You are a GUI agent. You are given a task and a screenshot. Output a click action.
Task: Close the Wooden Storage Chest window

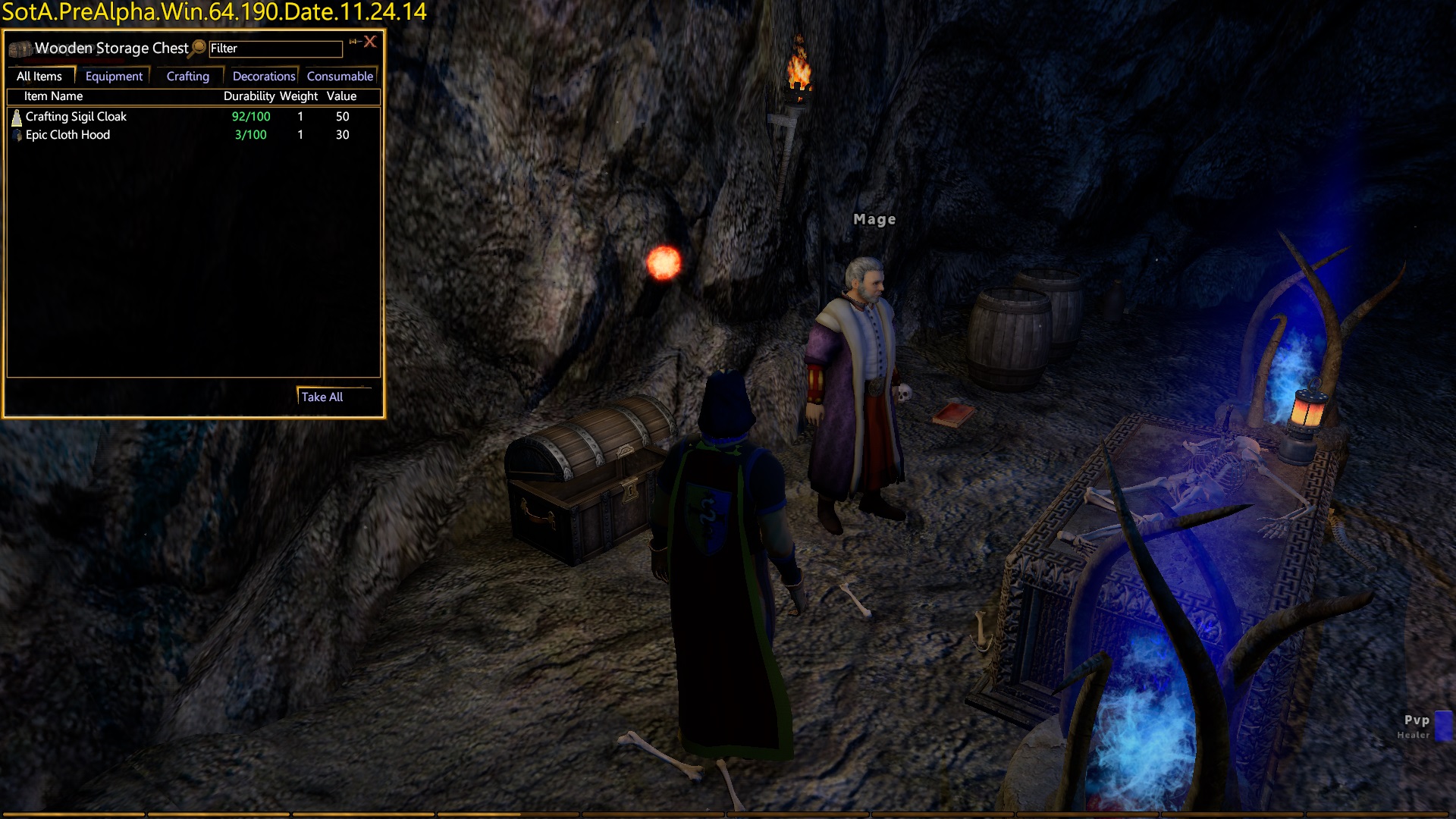pyautogui.click(x=370, y=42)
